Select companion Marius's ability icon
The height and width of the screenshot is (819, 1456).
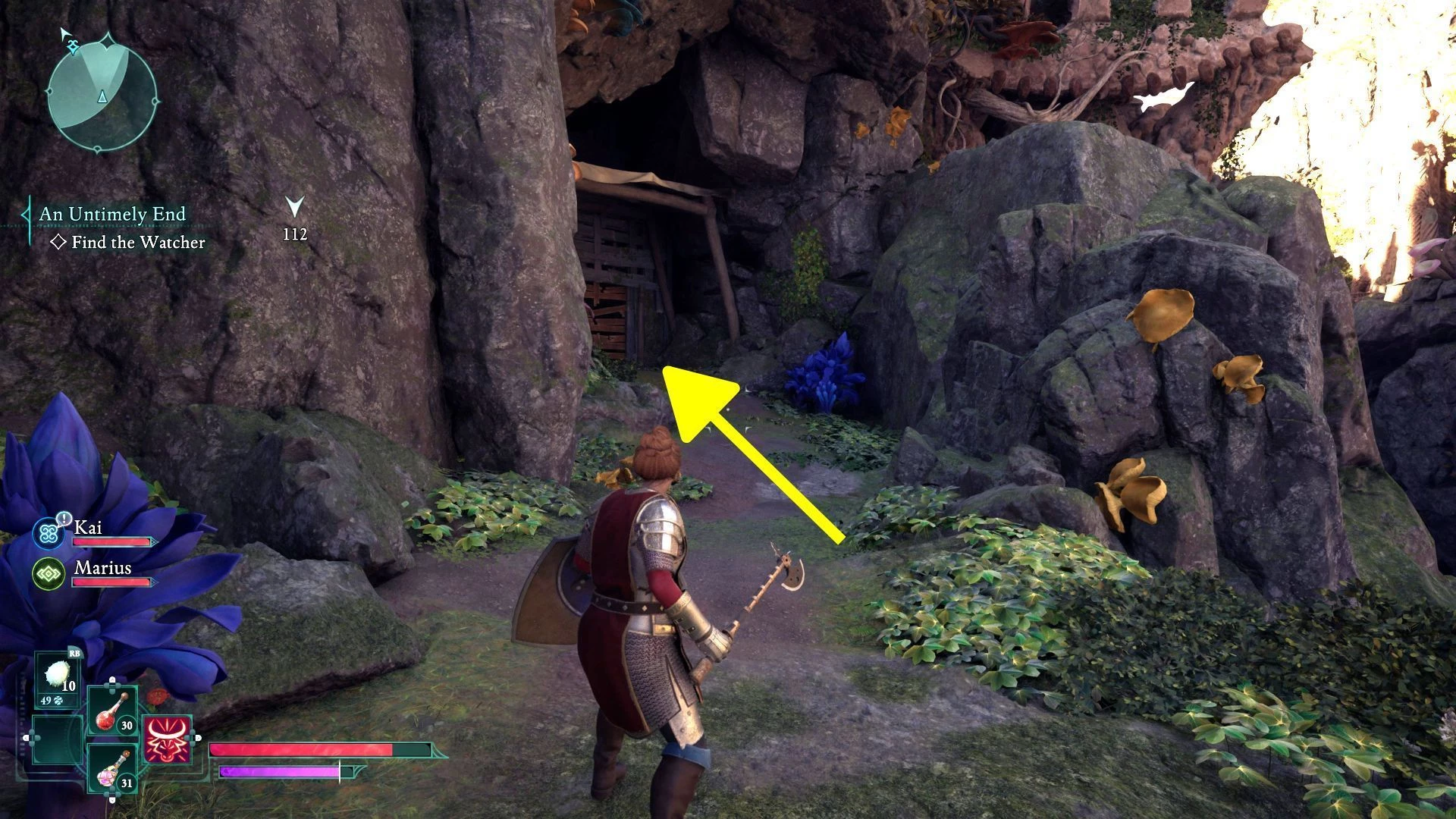point(49,573)
